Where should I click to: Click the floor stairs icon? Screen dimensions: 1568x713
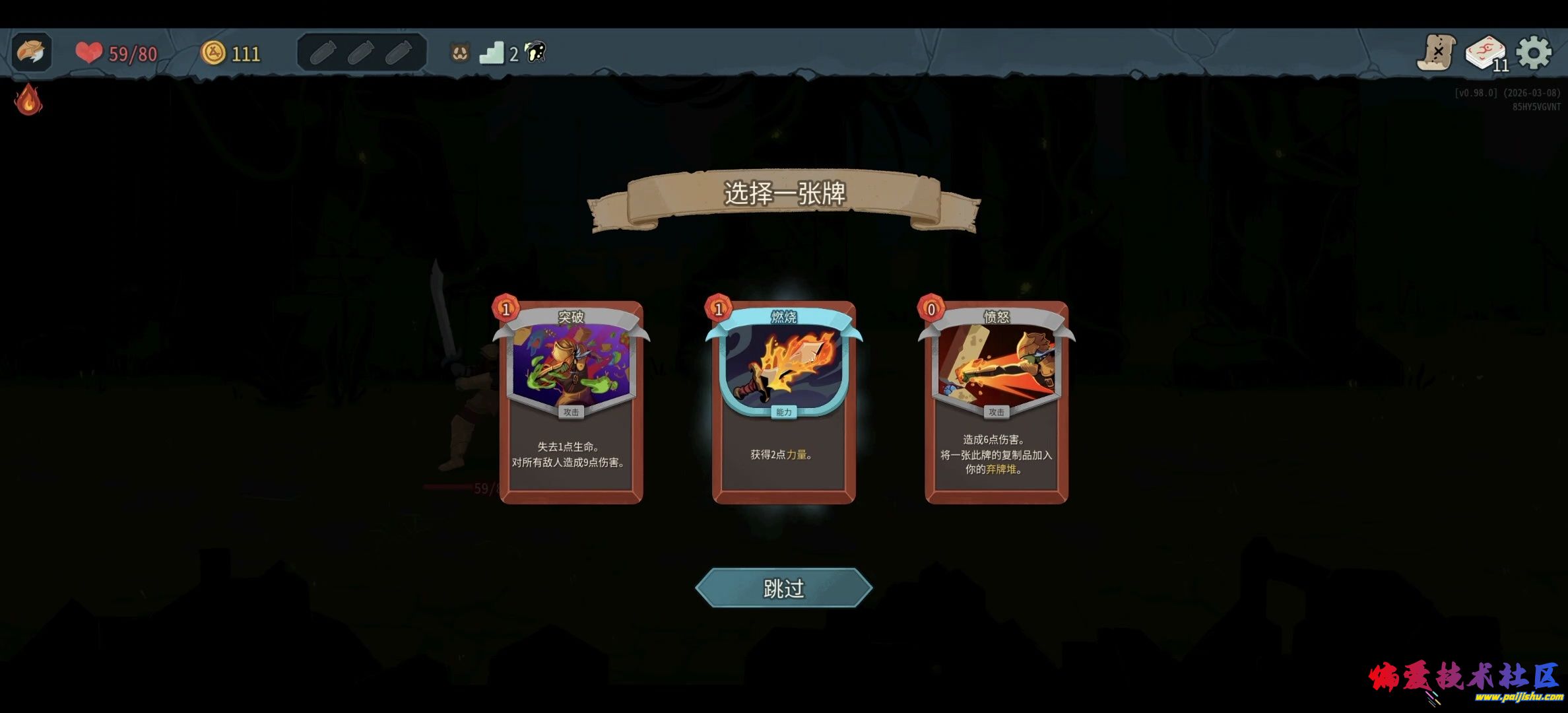point(492,53)
